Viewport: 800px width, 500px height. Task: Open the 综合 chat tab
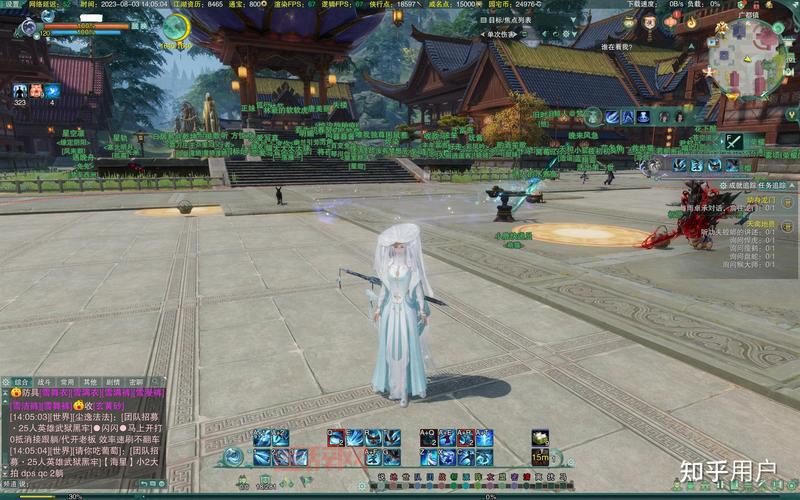tap(24, 382)
